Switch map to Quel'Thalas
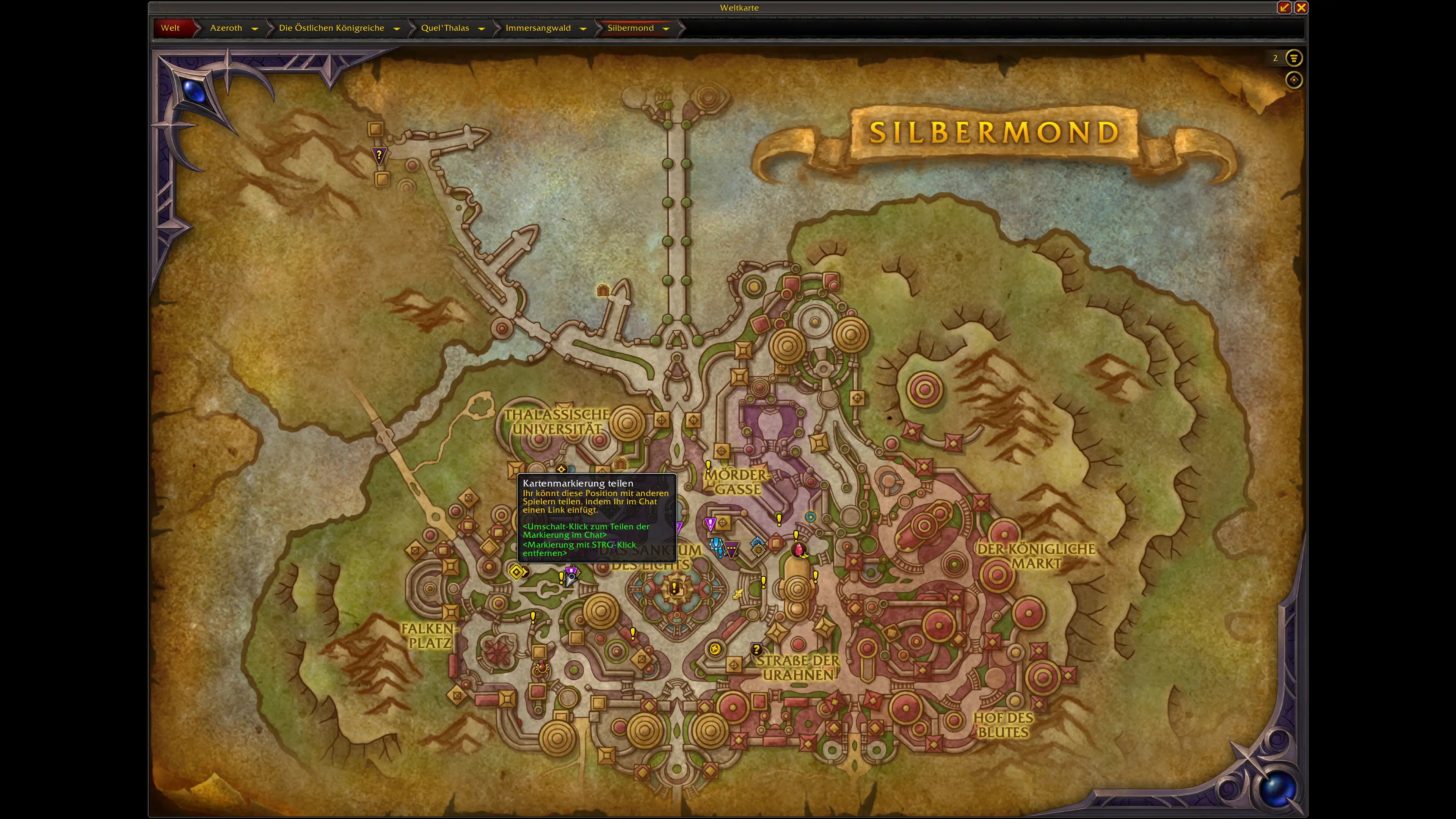1456x819 pixels. pos(445,28)
